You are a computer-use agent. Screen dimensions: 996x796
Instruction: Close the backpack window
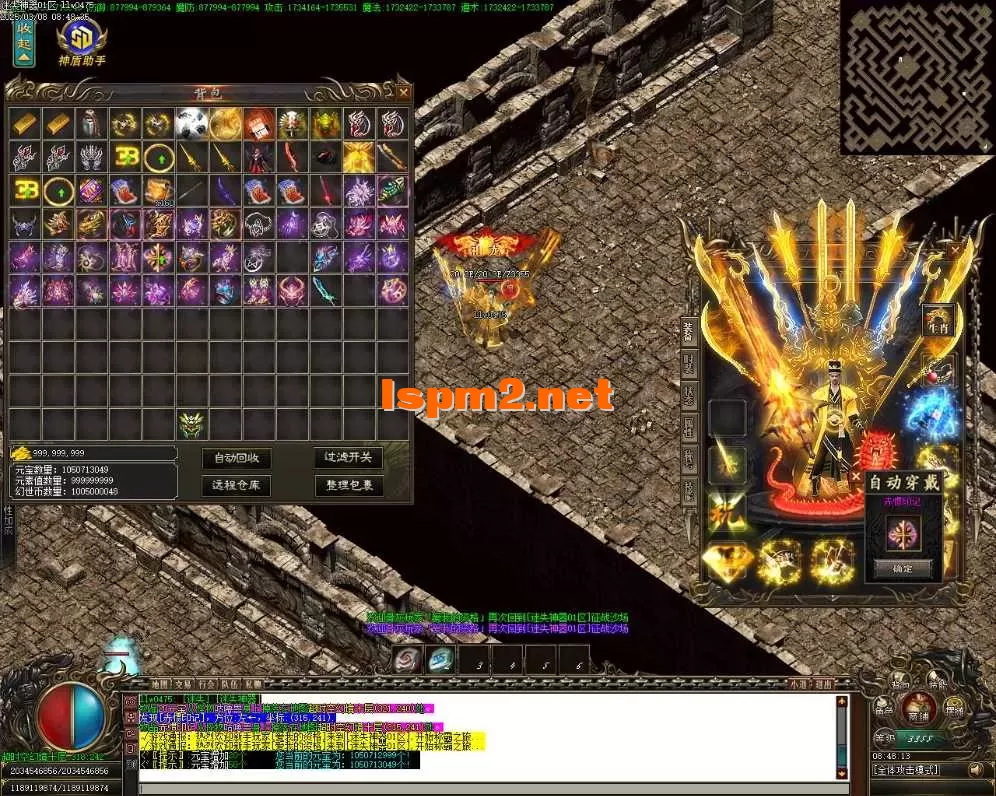pyautogui.click(x=403, y=92)
